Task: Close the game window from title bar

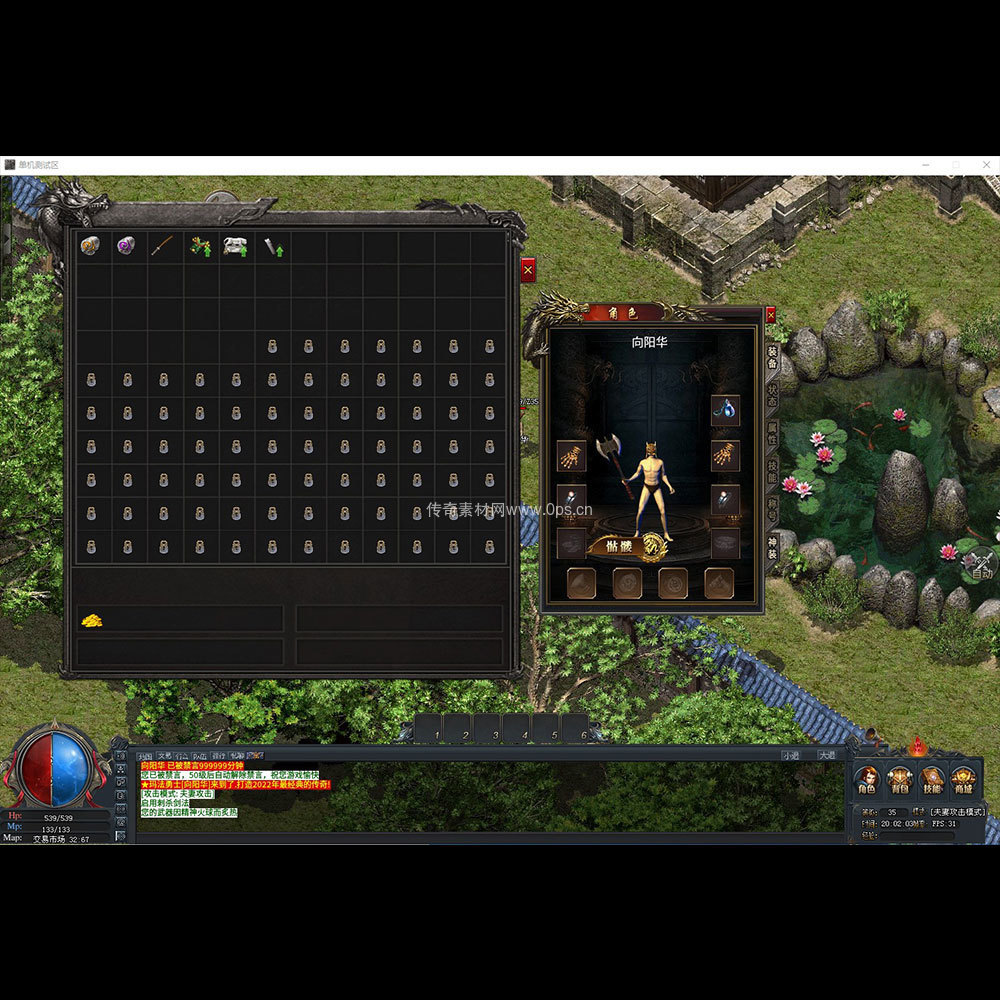Action: [x=986, y=164]
